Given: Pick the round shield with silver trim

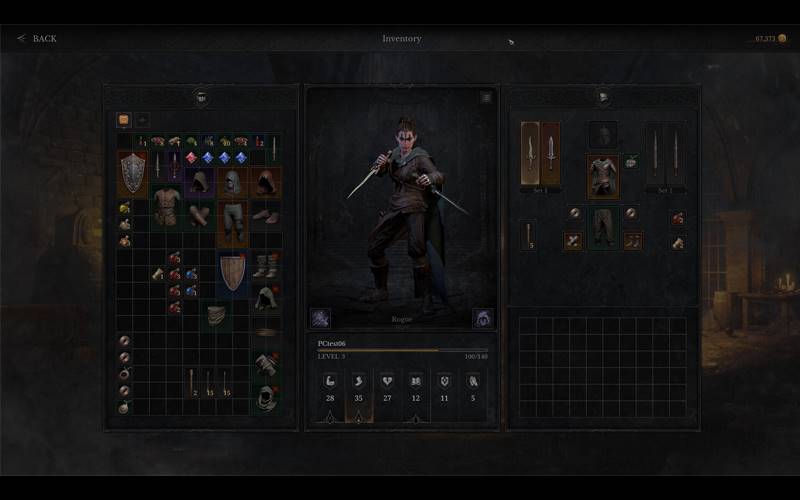Looking at the screenshot, I should coord(133,173).
